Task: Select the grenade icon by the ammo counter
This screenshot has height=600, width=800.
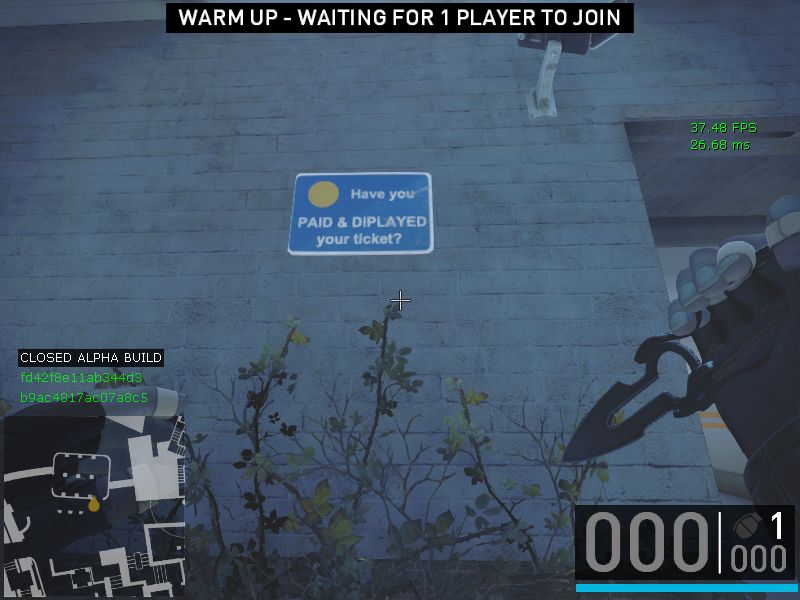Action: (745, 527)
